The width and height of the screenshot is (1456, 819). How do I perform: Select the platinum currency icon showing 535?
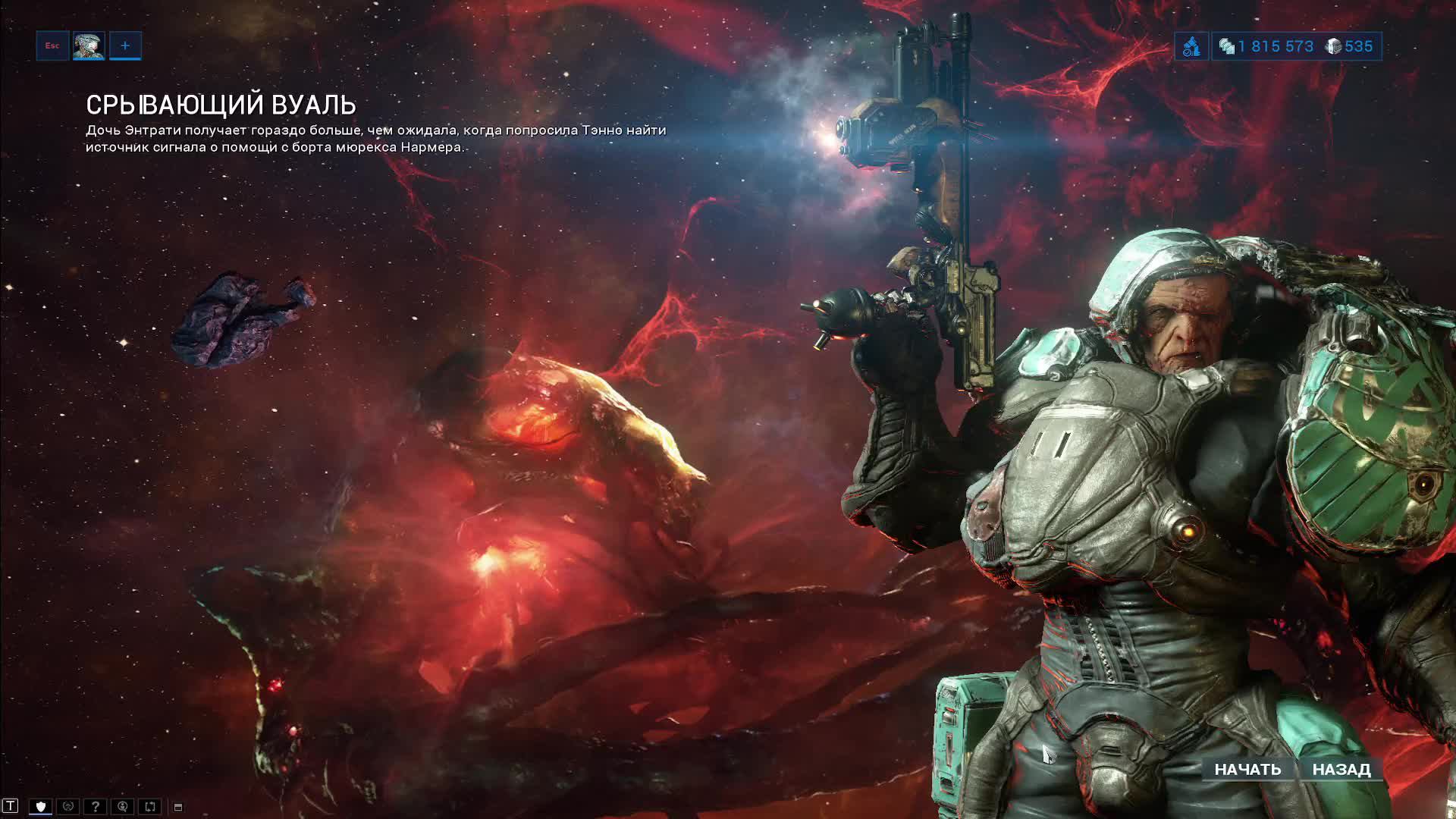[x=1334, y=46]
